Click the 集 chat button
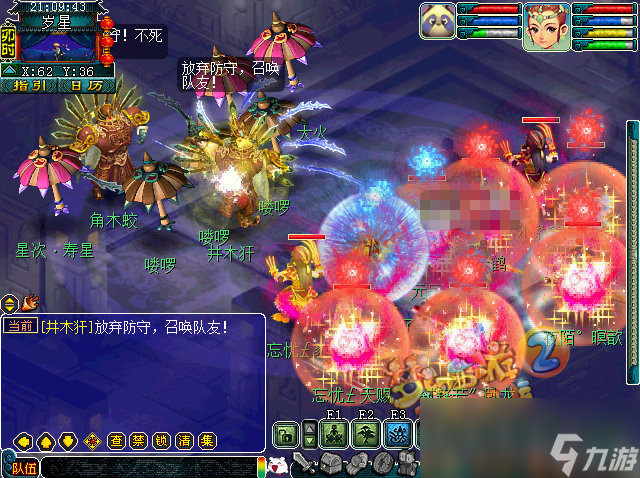Viewport: 640px width, 478px height. tap(206, 440)
